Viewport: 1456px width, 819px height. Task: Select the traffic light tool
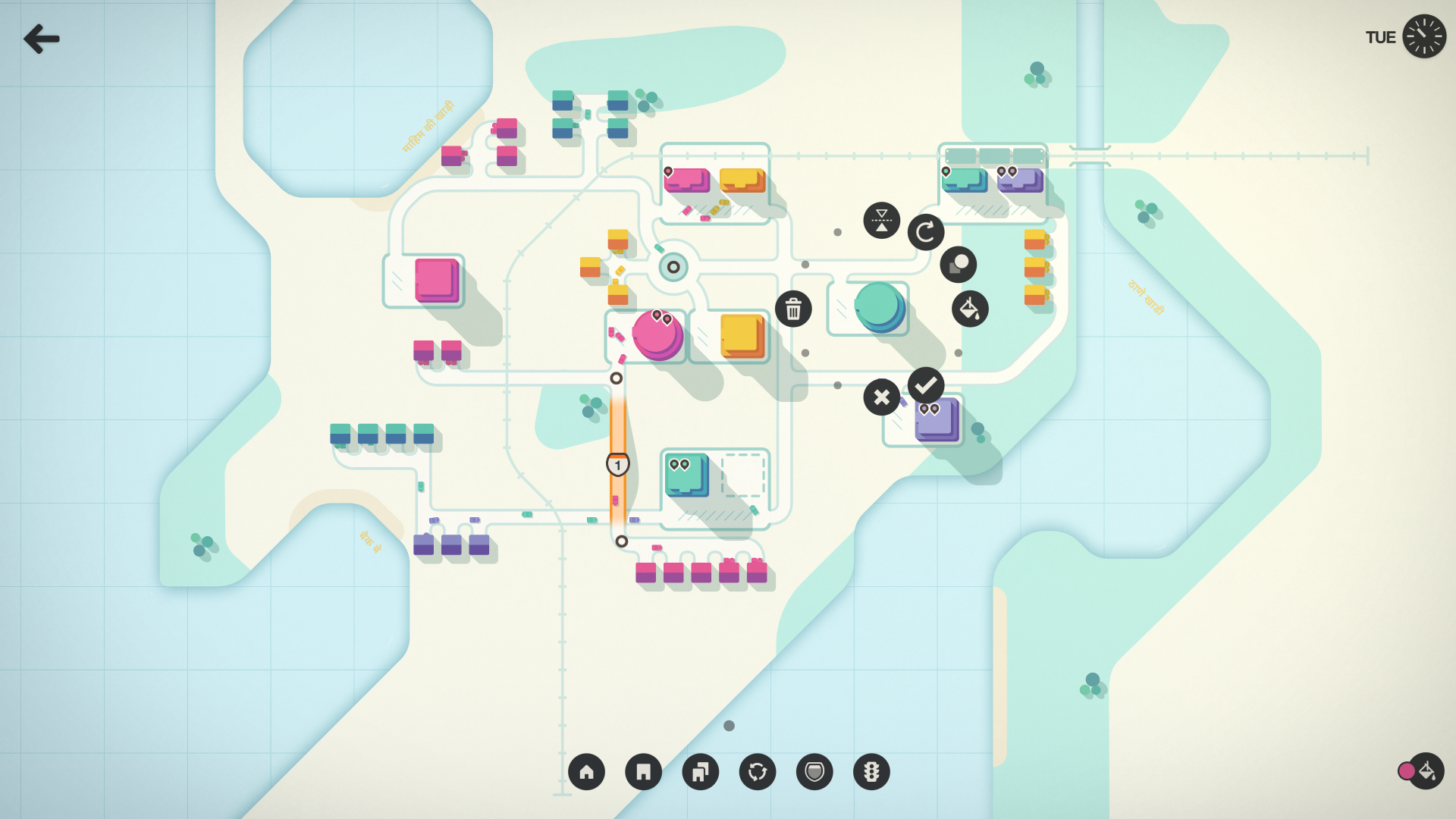[871, 772]
